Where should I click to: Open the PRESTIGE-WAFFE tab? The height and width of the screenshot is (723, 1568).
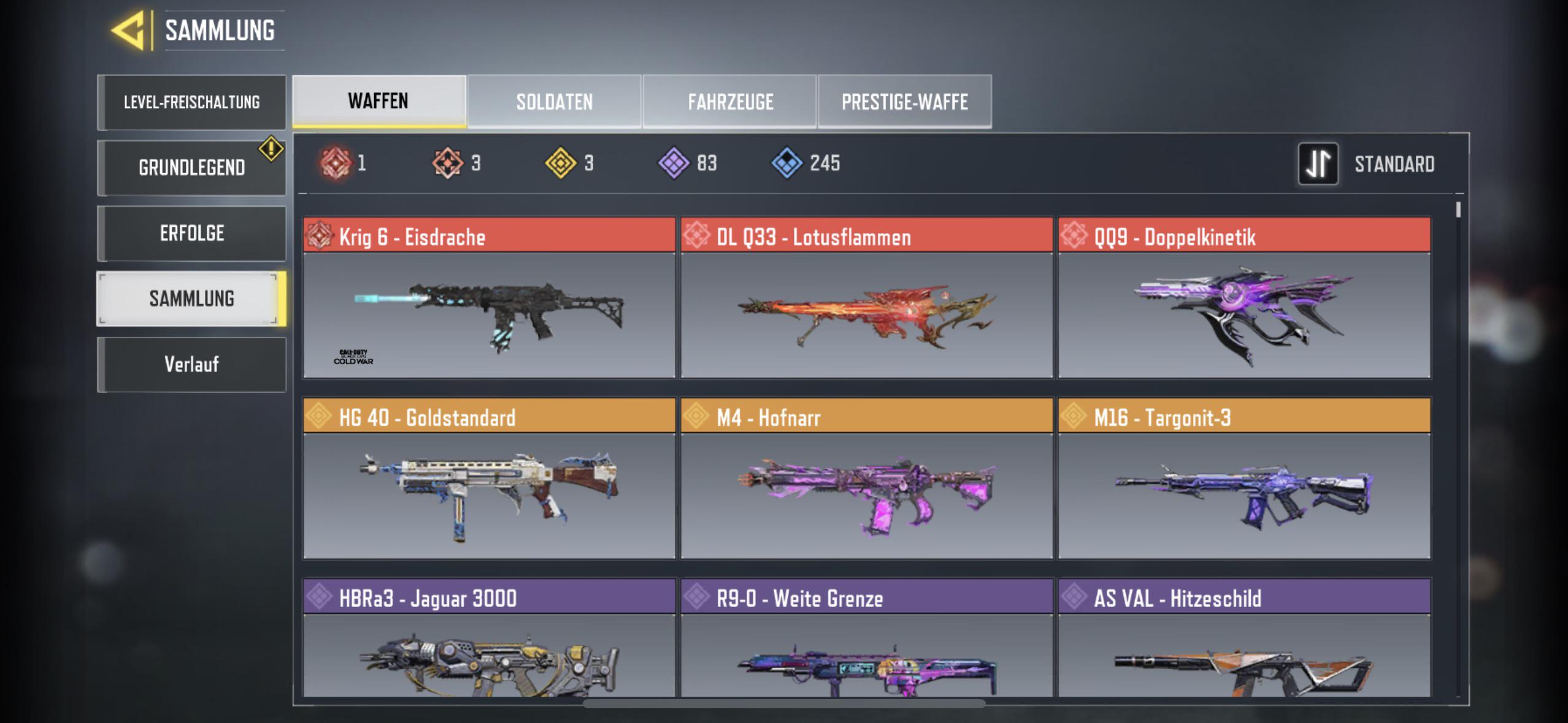click(904, 101)
